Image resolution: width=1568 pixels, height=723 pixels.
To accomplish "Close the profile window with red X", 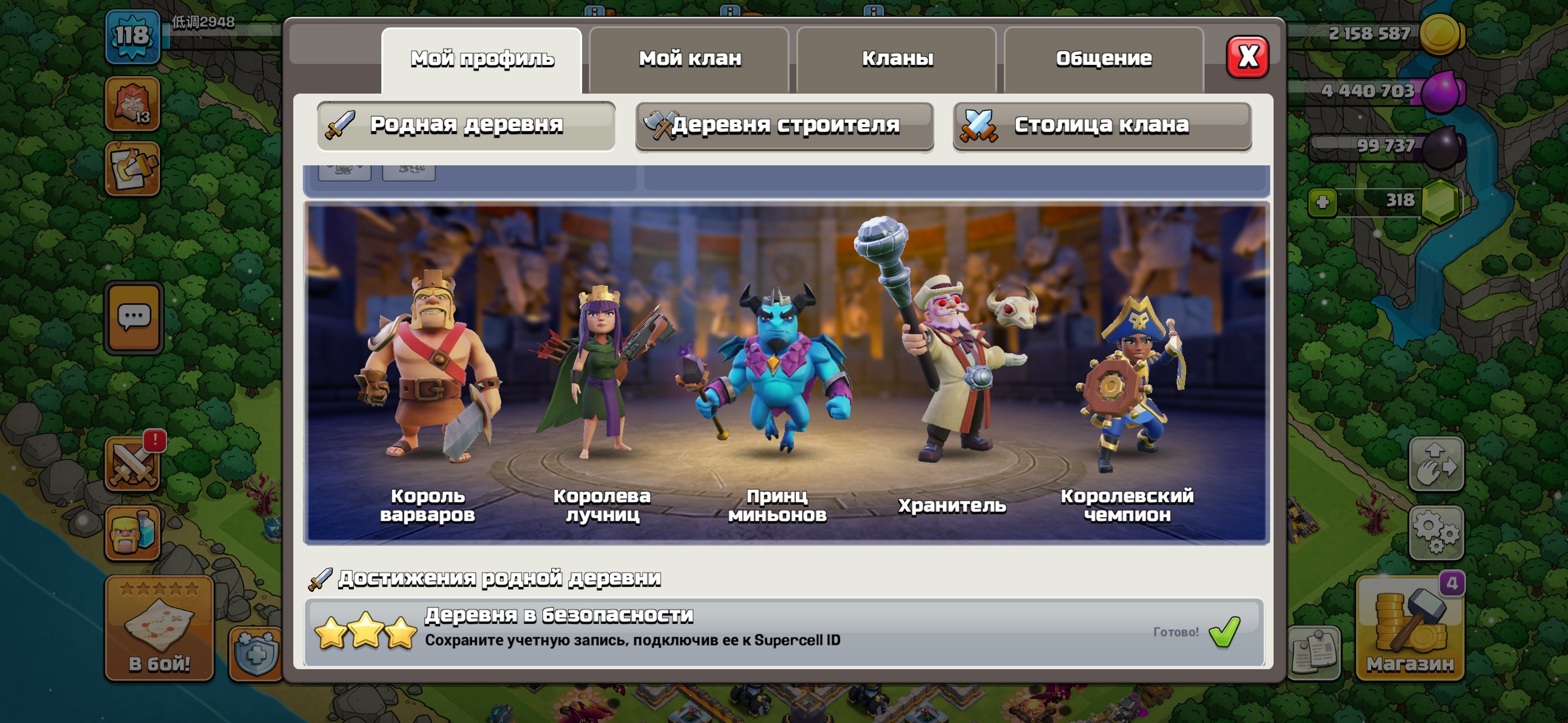I will point(1247,57).
